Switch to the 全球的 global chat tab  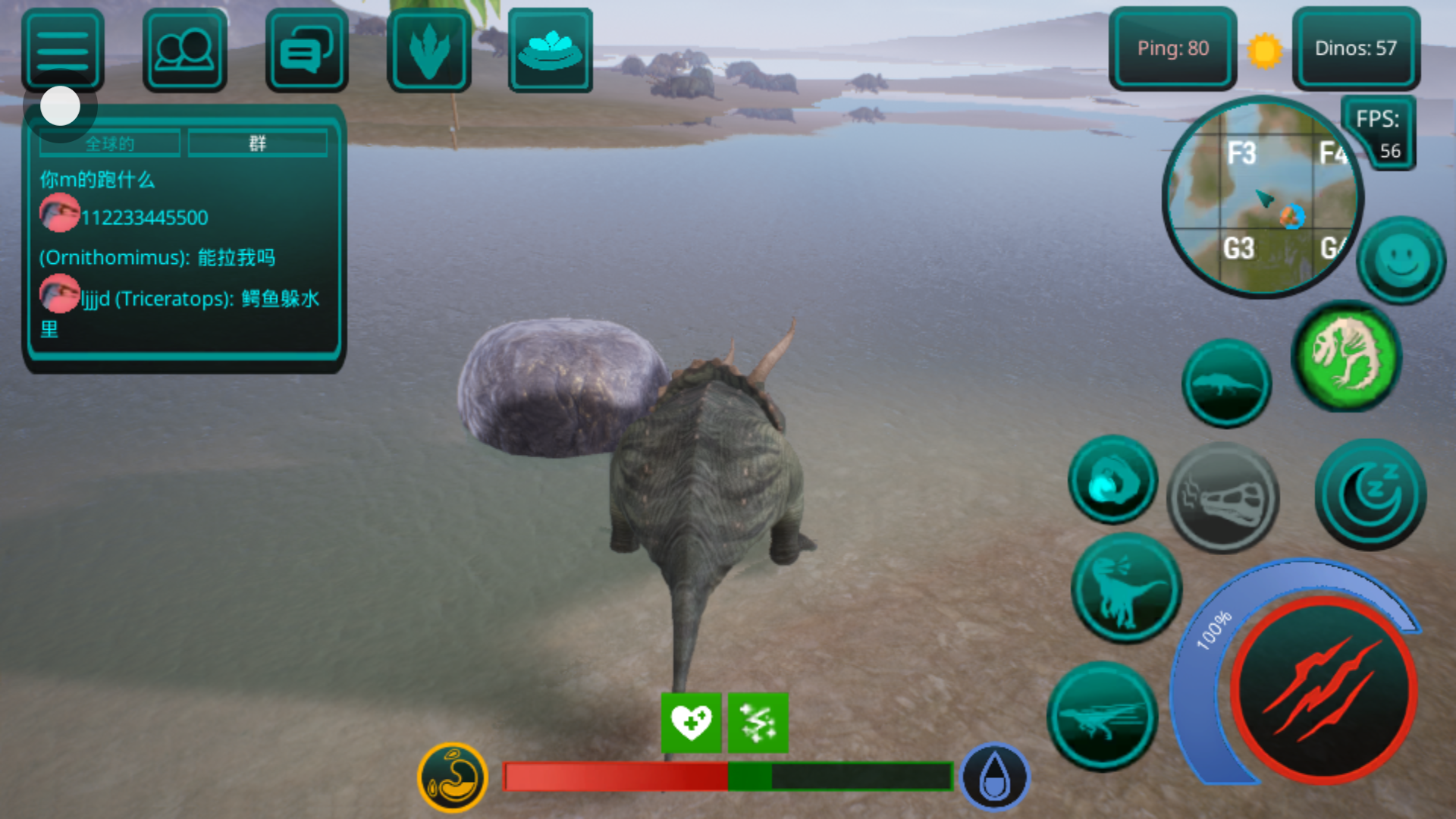click(110, 143)
